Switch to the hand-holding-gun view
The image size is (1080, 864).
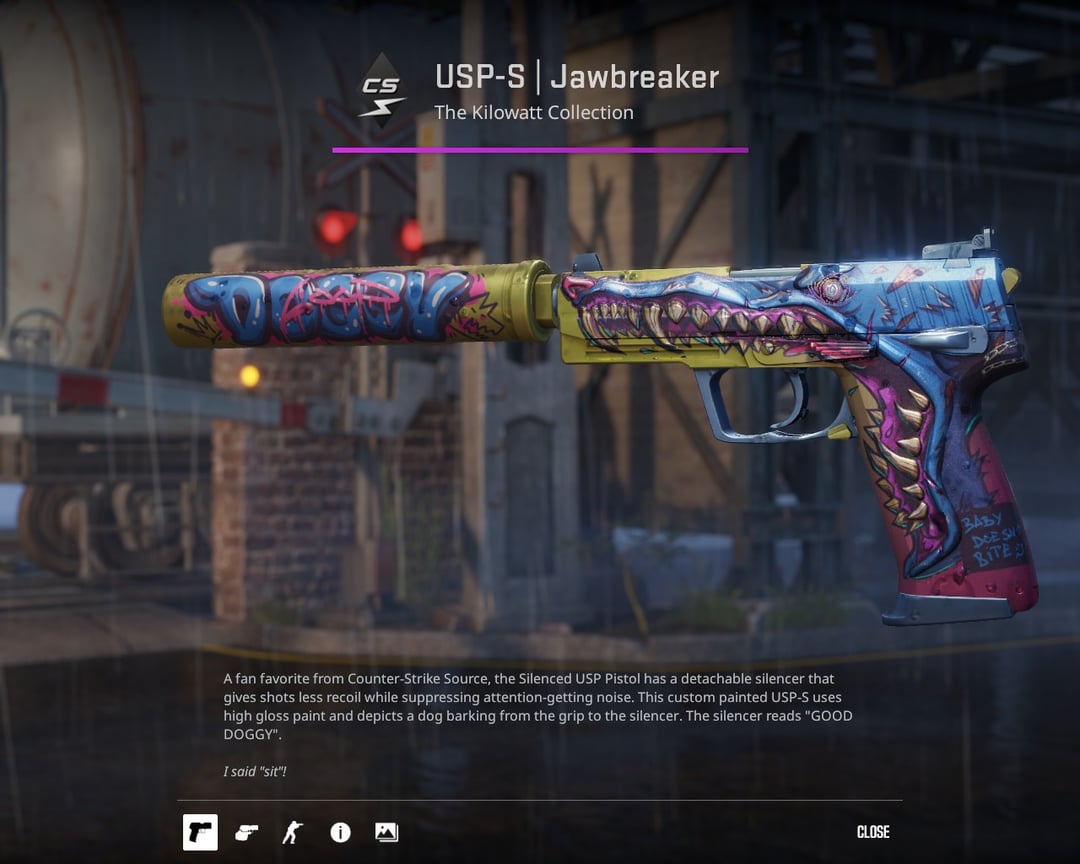246,832
